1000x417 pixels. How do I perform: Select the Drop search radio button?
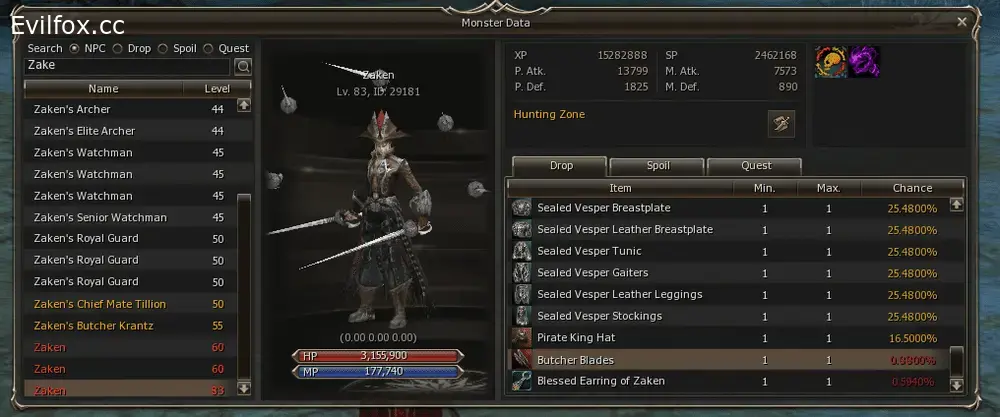118,48
